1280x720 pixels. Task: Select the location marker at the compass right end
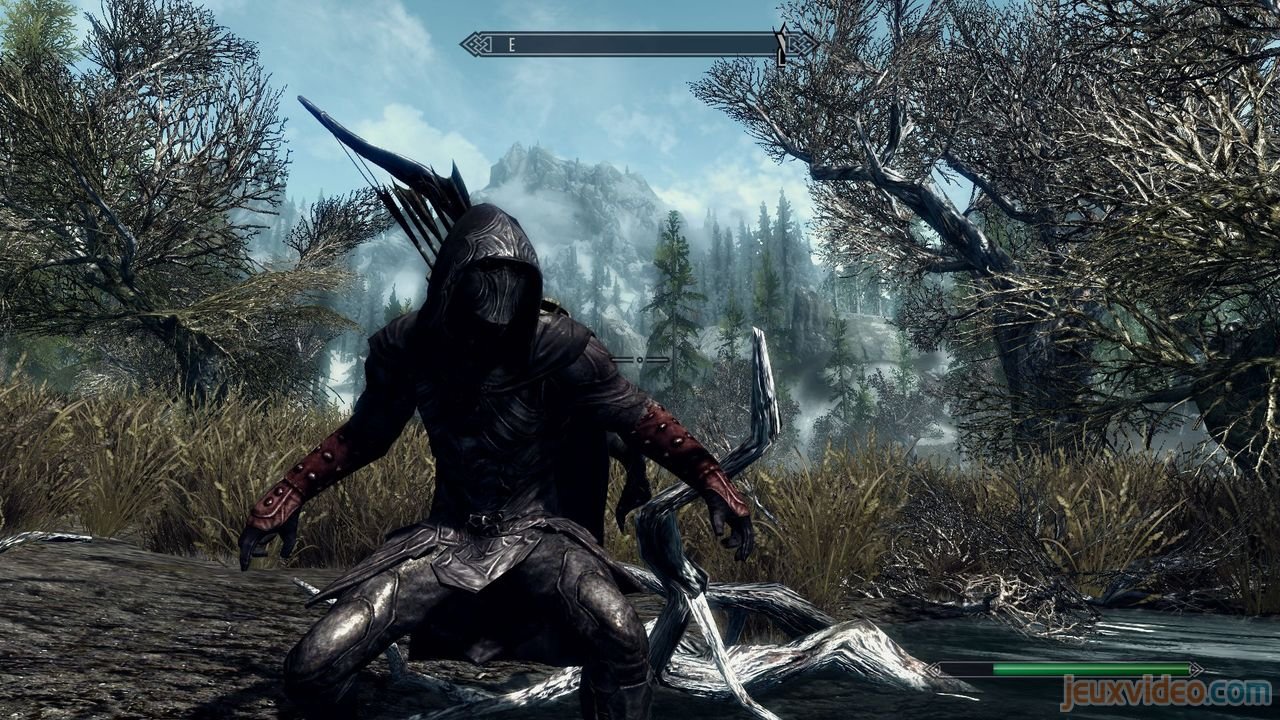click(x=779, y=45)
